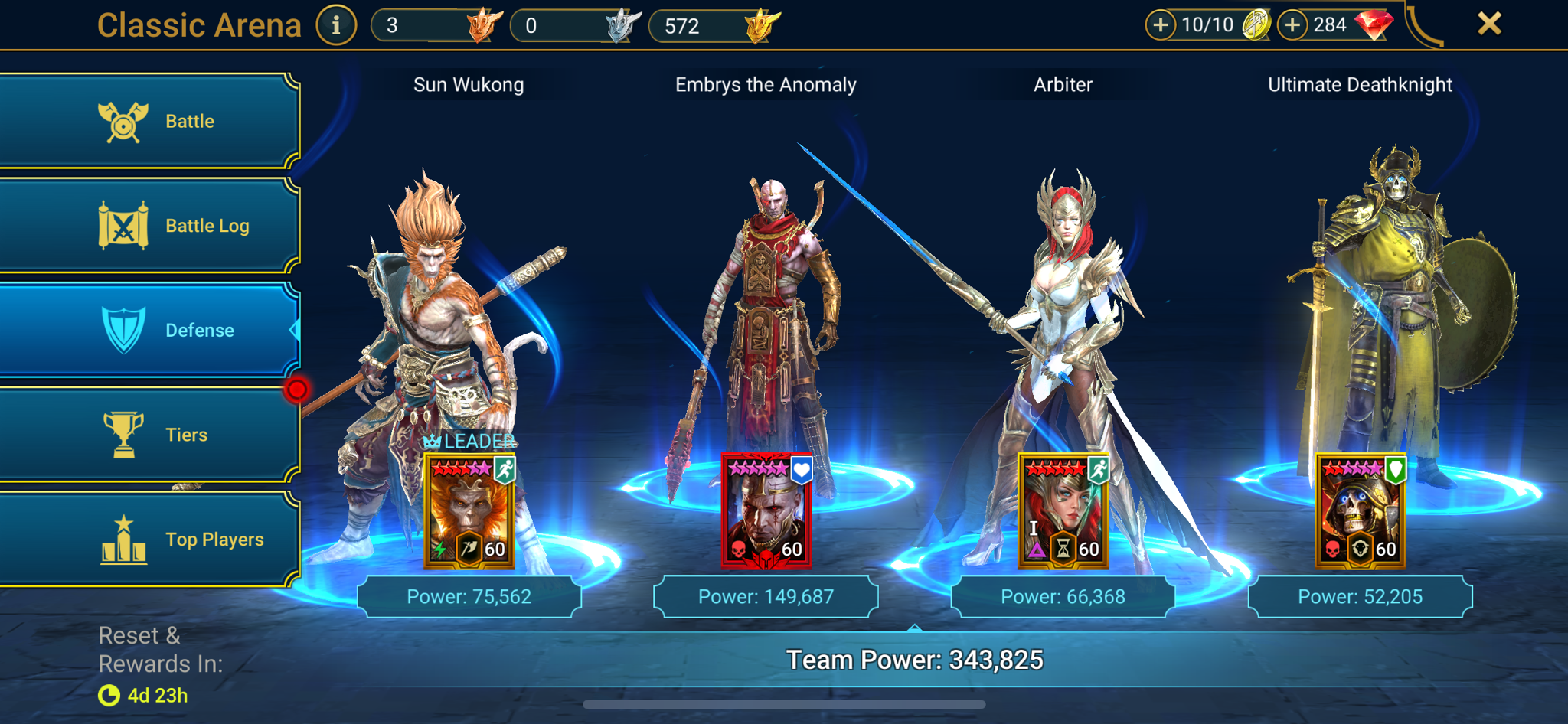Click the plus to buy arena tokens
This screenshot has height=724, width=1568.
tap(1161, 24)
